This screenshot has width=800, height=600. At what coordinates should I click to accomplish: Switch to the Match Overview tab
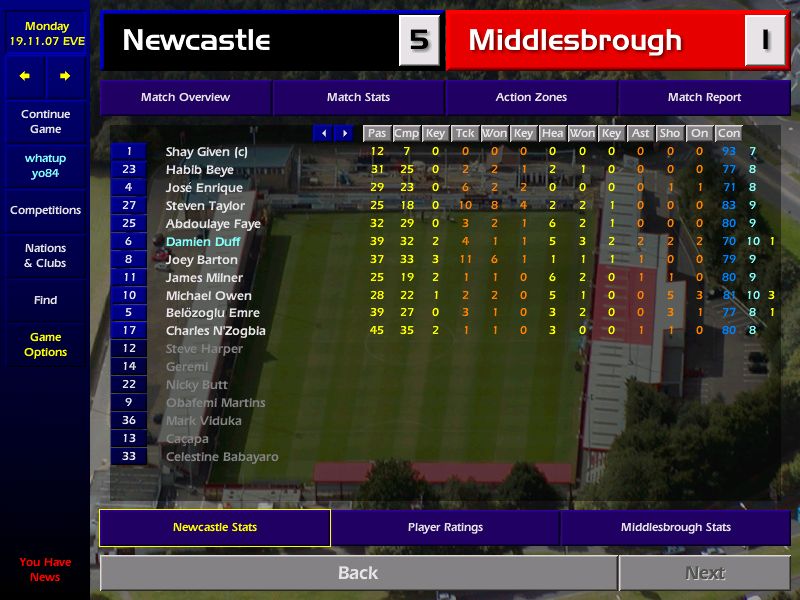(x=185, y=97)
